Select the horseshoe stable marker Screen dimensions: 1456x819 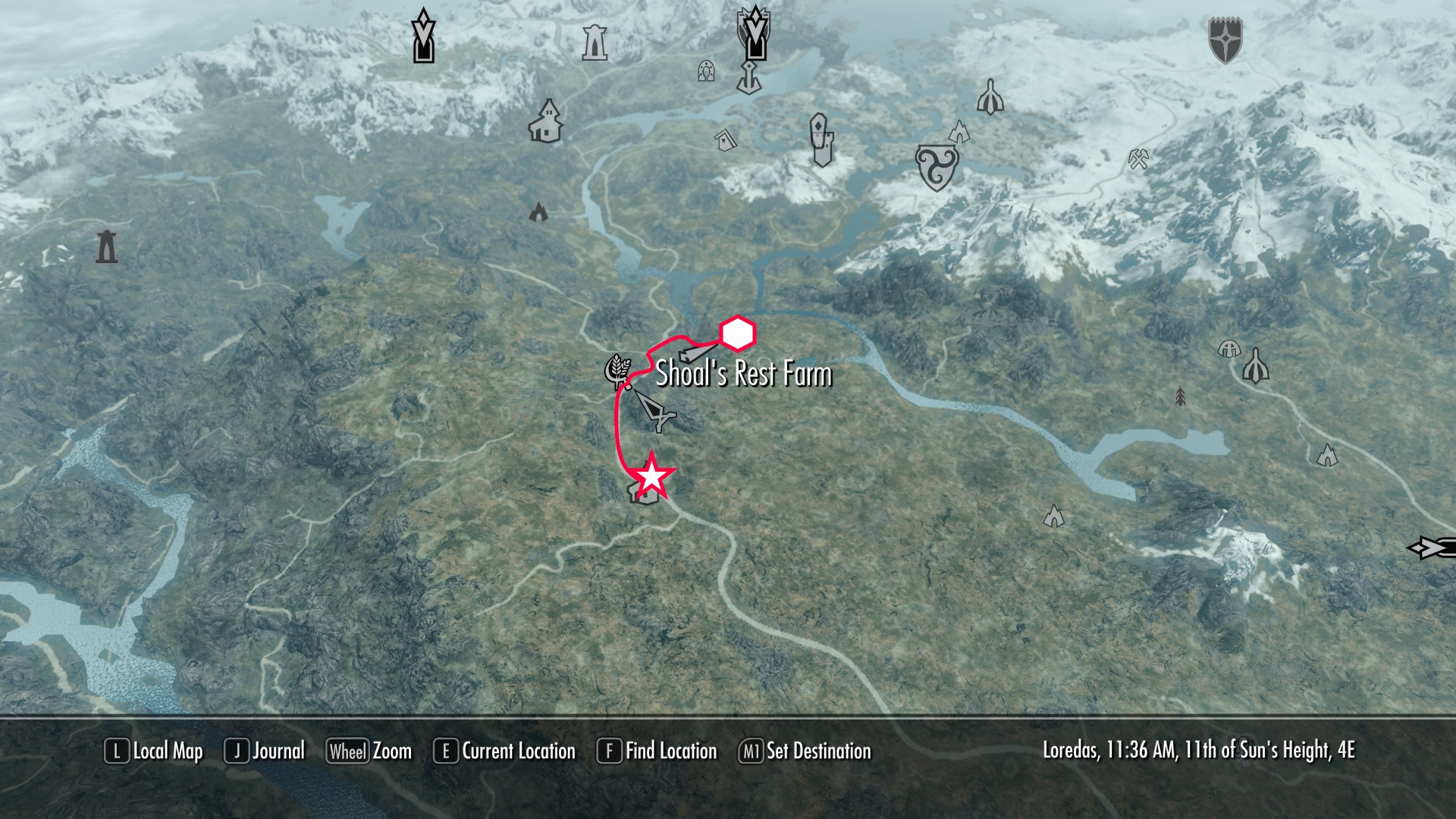tap(706, 71)
